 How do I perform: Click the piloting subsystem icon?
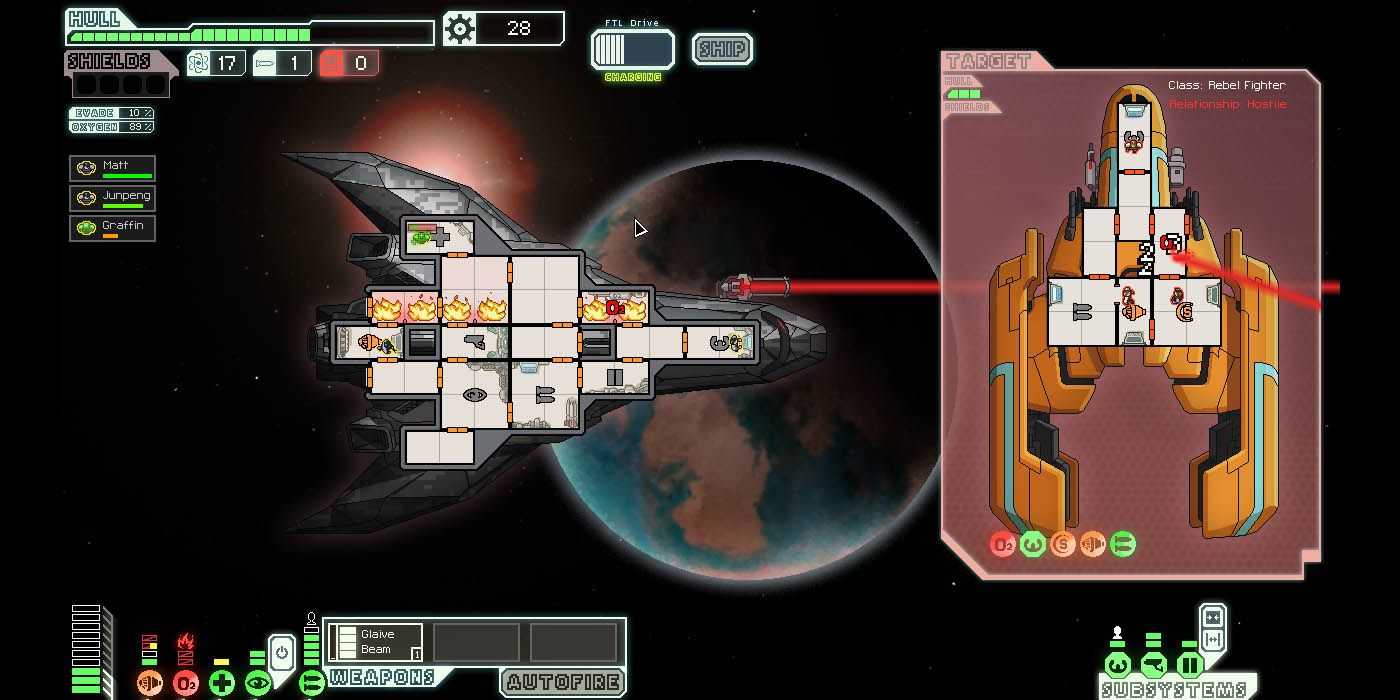[1117, 665]
